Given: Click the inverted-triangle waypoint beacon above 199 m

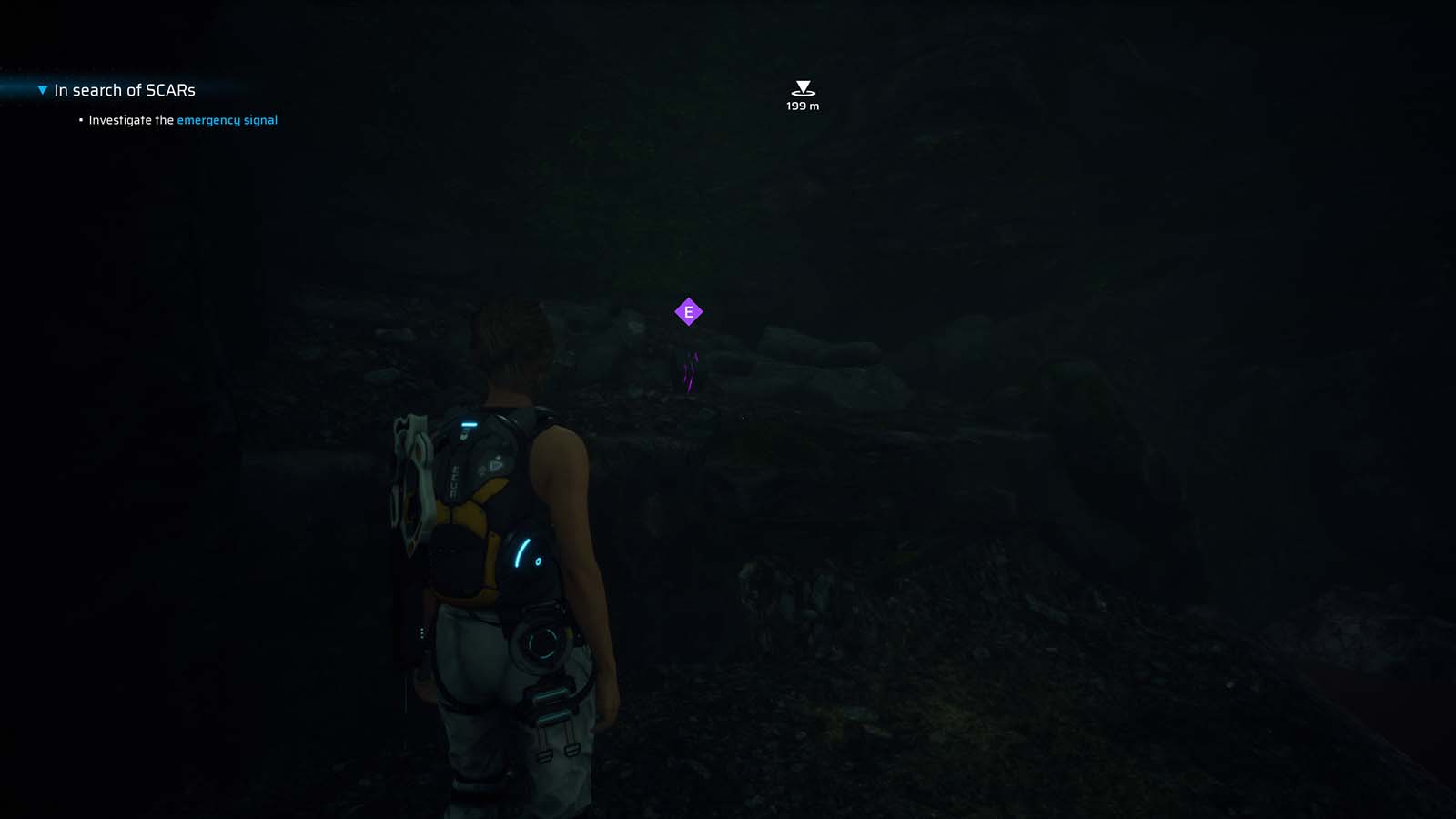Looking at the screenshot, I should [802, 88].
